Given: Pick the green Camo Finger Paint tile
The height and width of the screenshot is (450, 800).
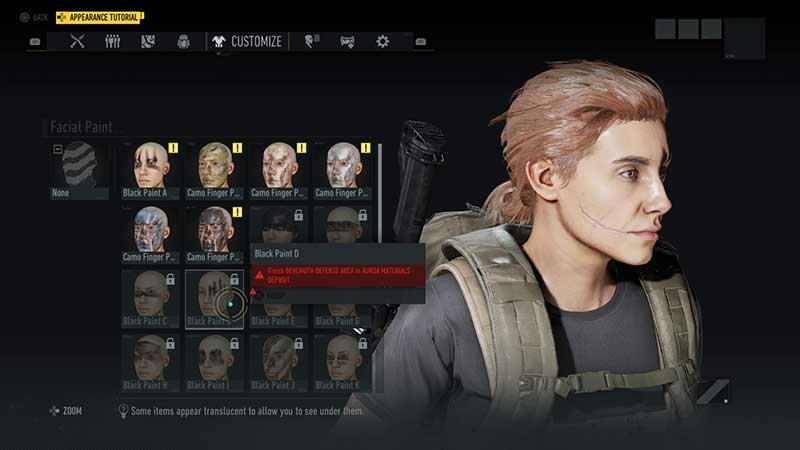Looking at the screenshot, I should click(x=214, y=170).
